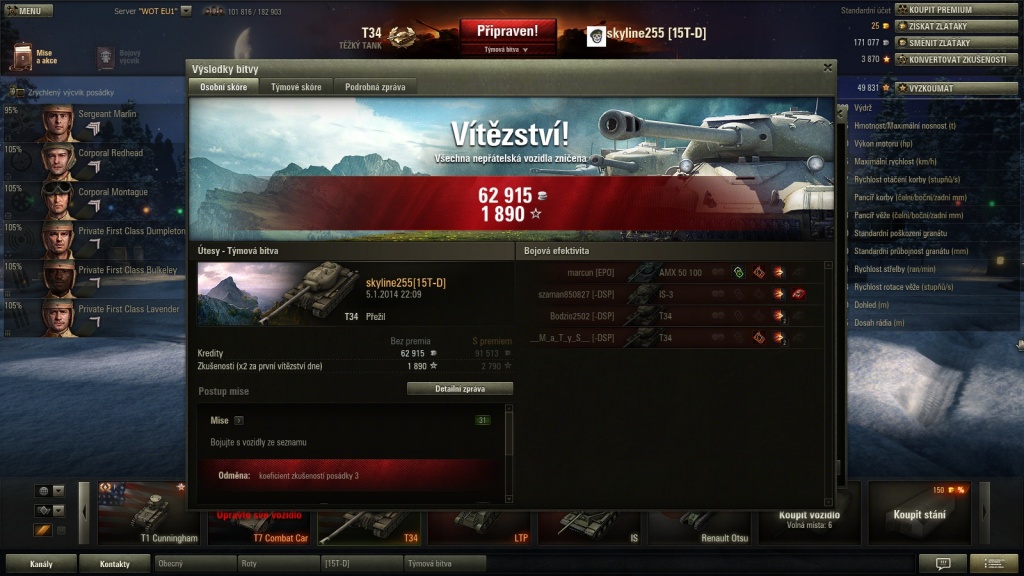Click Koupit stání garage slot

coord(920,513)
